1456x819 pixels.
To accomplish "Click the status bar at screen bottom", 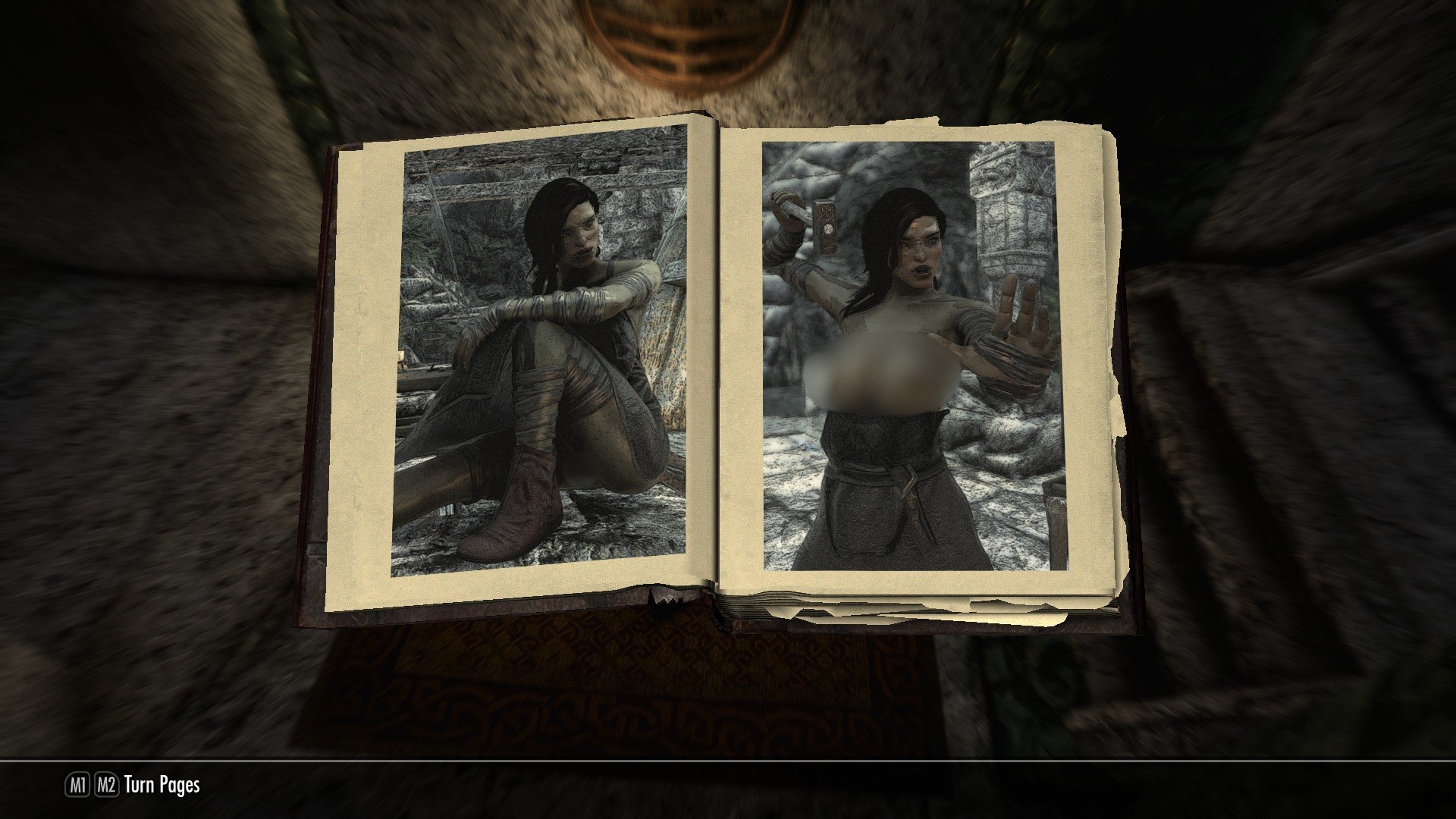I will tap(728, 786).
